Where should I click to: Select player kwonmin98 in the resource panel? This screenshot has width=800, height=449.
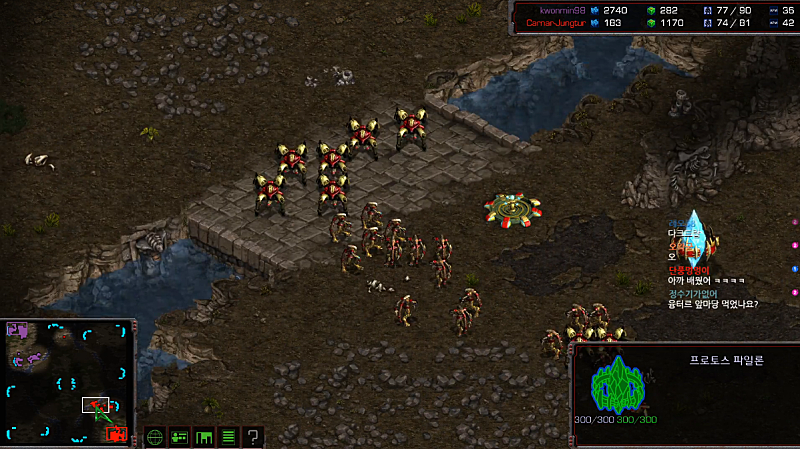[555, 9]
